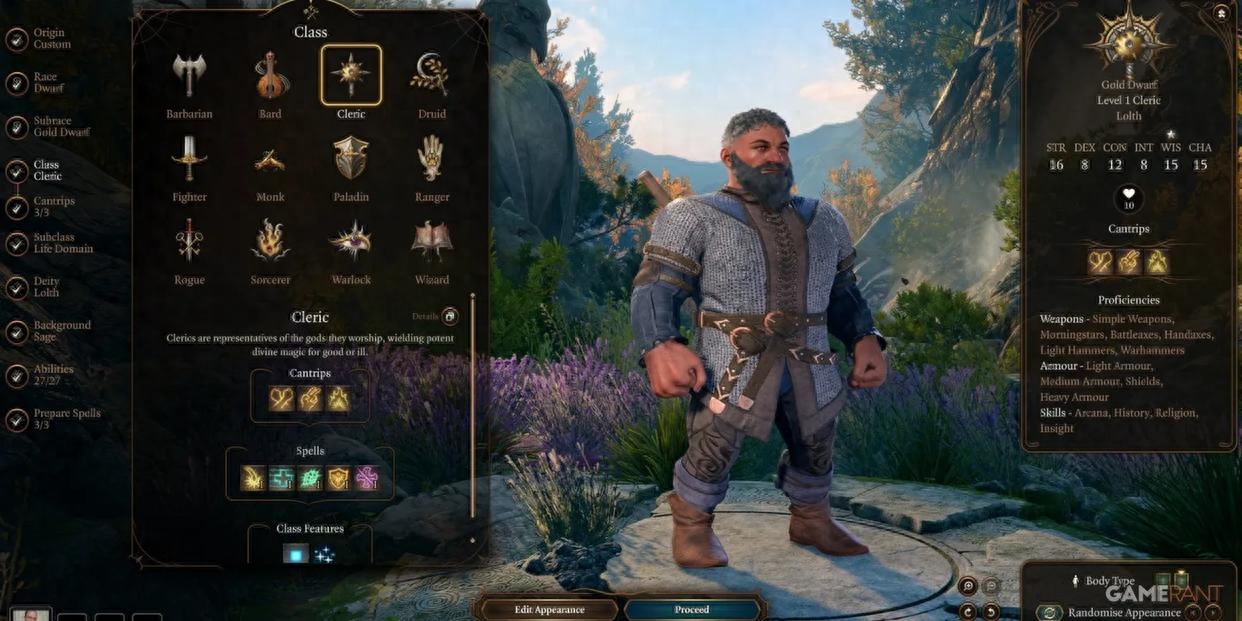The image size is (1242, 621).
Task: Select the Barbarian class
Action: 189,77
